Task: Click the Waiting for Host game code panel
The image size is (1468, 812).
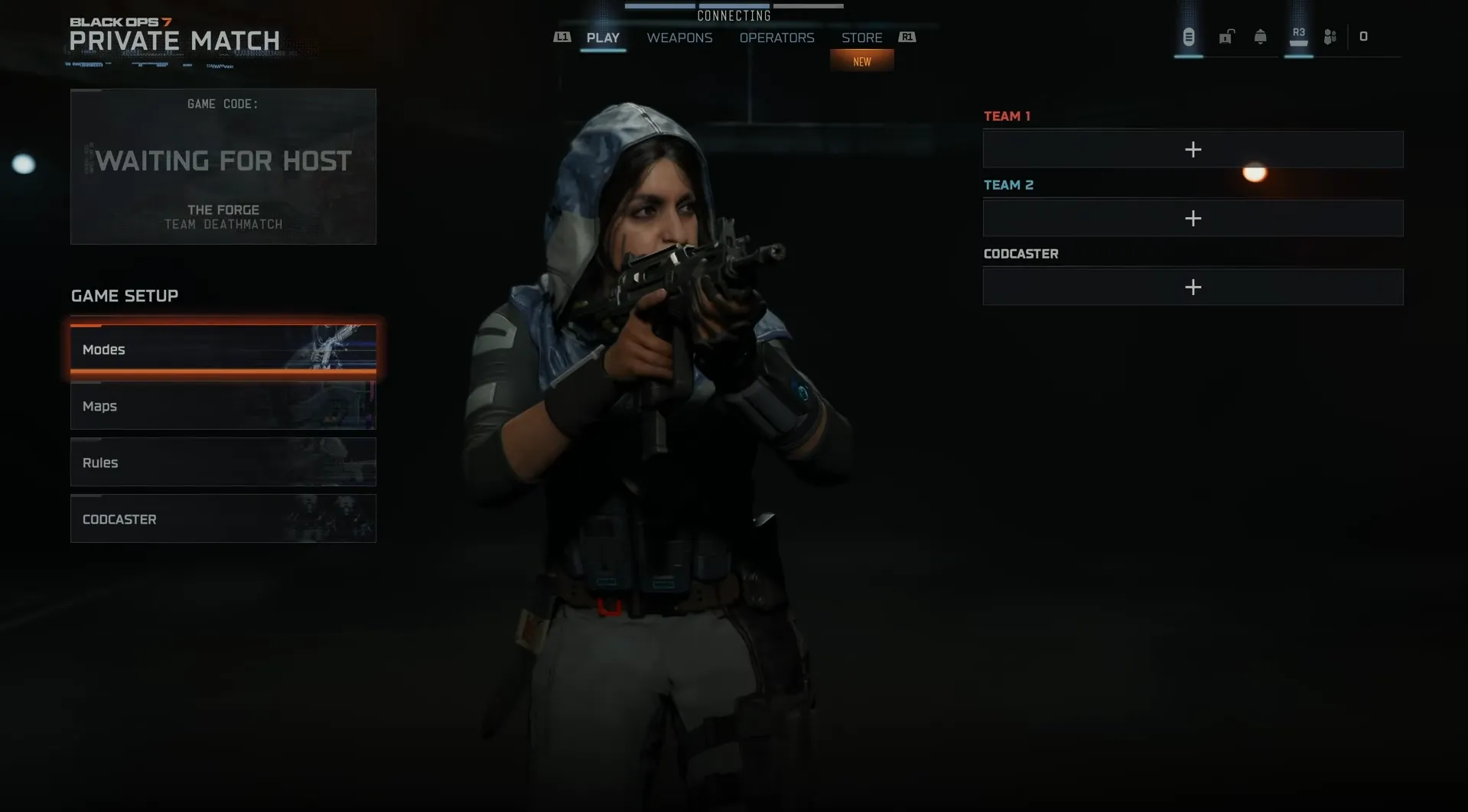Action: (223, 167)
